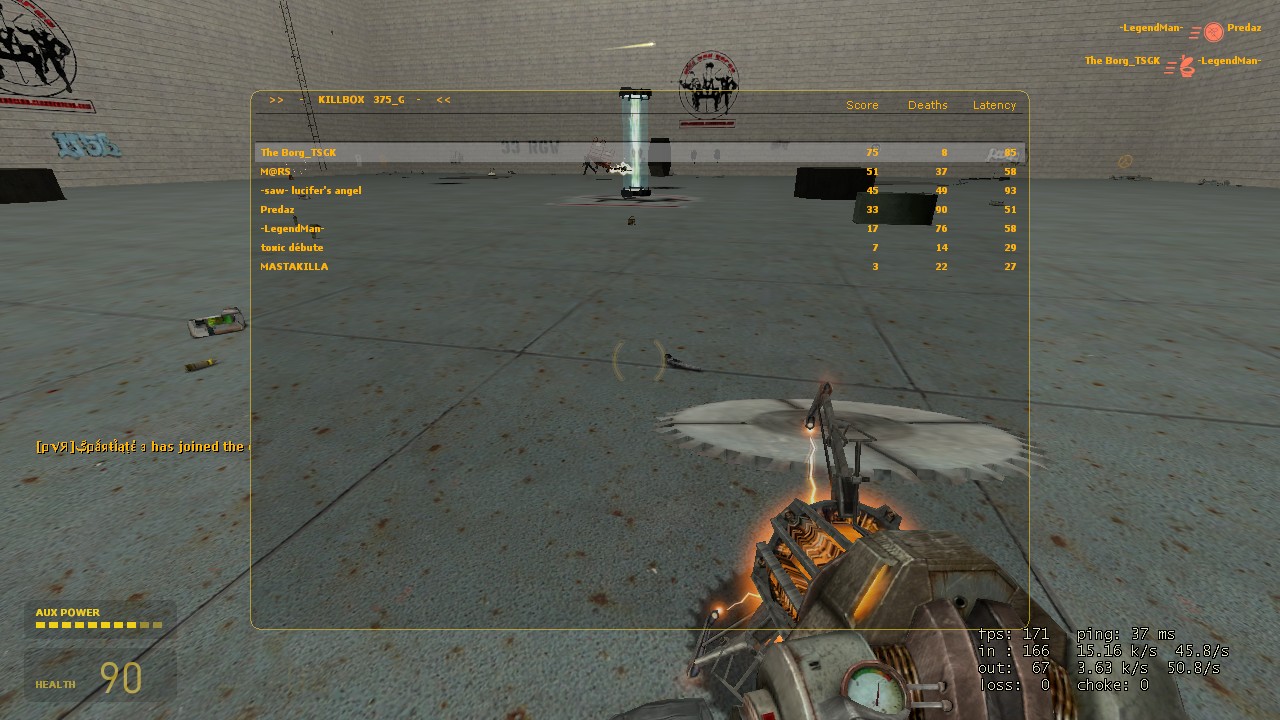Toggle selection of the toxic débute row
This screenshot has height=720, width=1280.
pyautogui.click(x=292, y=247)
